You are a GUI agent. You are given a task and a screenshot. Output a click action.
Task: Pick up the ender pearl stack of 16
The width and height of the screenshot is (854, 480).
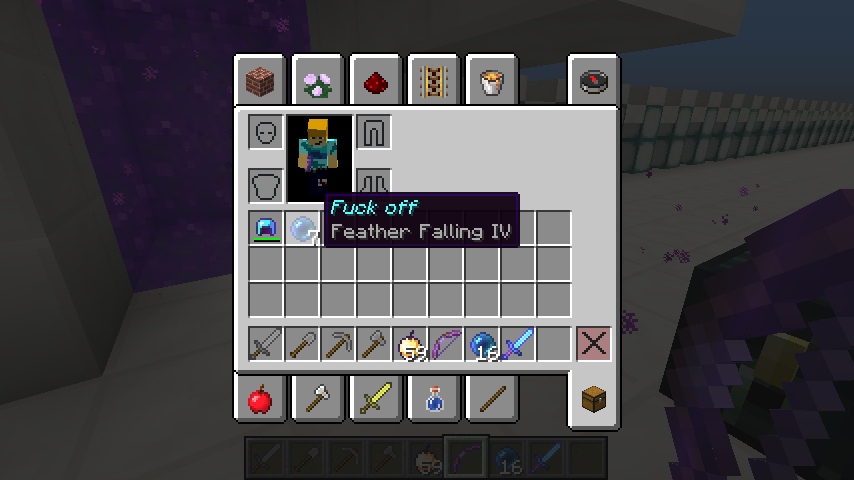[482, 344]
